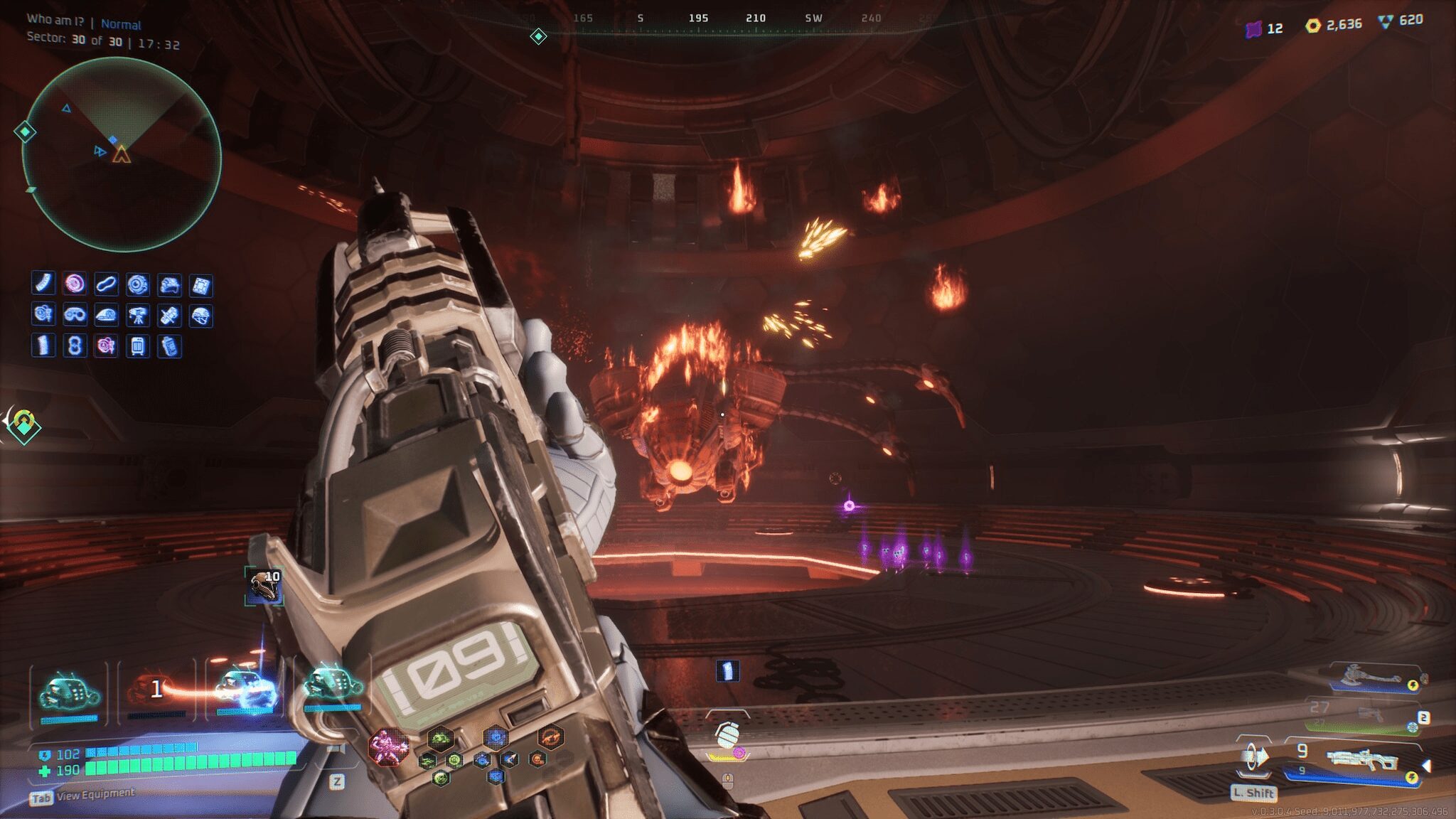This screenshot has height=819, width=1456.
Task: Select the downed red teammate portrait
Action: pos(154,690)
